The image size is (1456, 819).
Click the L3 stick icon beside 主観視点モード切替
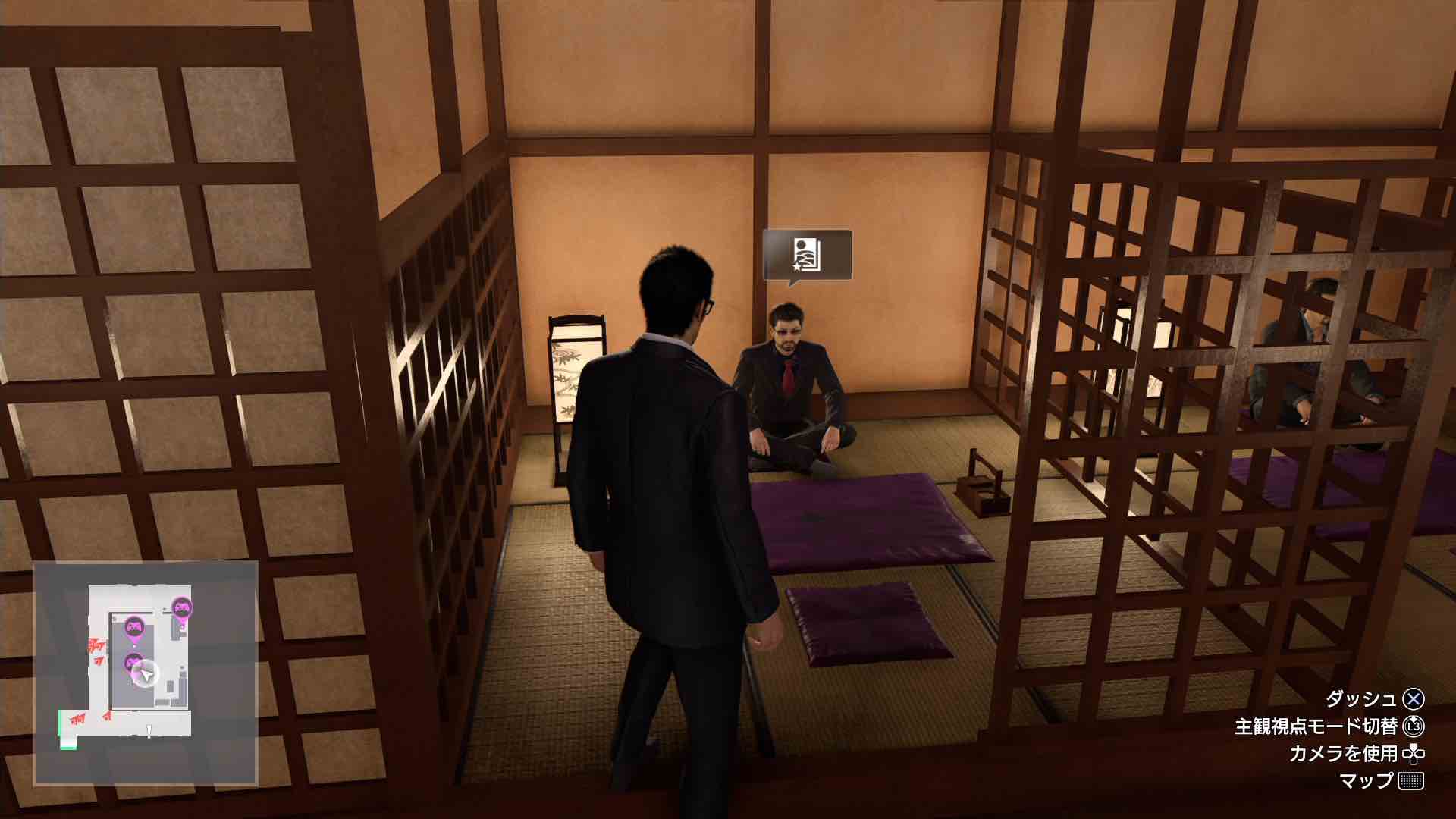click(1415, 726)
